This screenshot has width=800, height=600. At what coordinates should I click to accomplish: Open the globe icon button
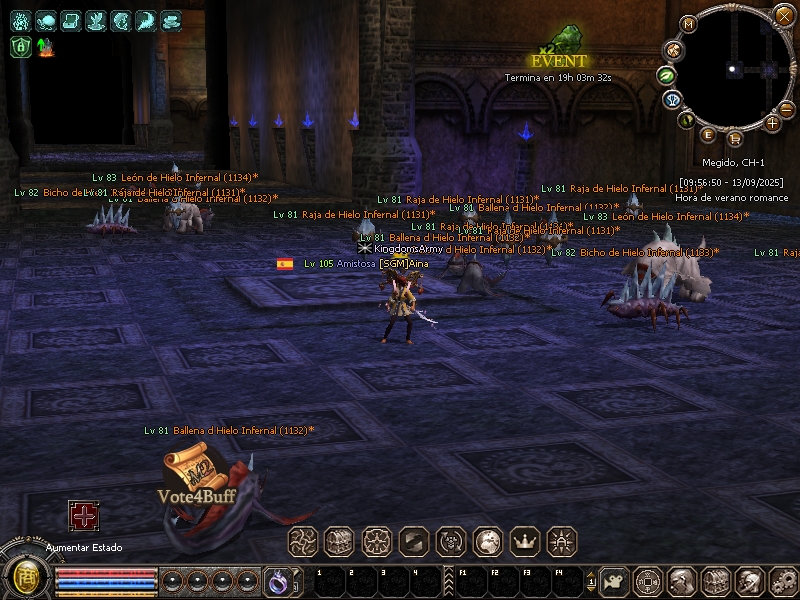(x=487, y=541)
